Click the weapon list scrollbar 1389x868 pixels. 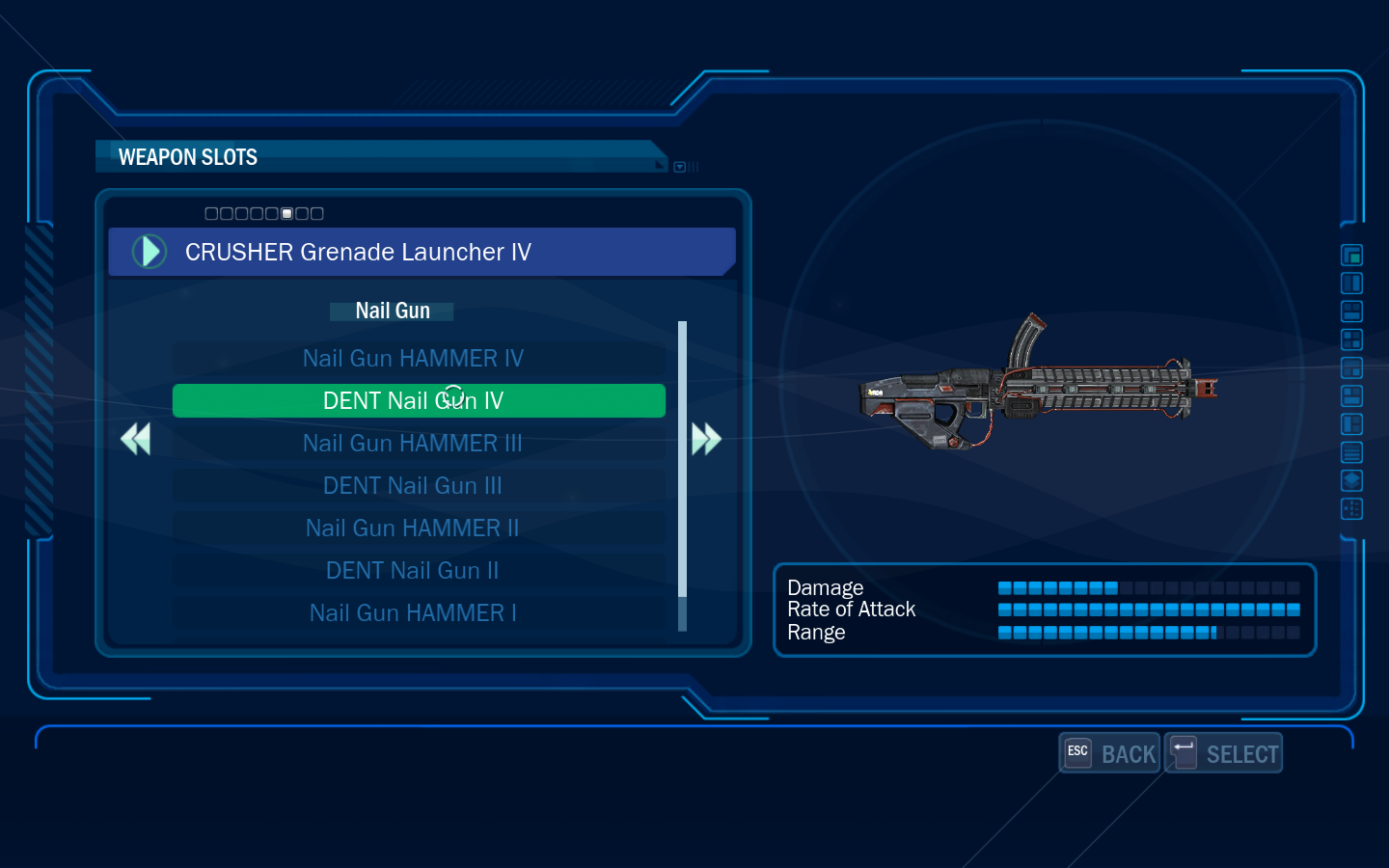point(683,463)
